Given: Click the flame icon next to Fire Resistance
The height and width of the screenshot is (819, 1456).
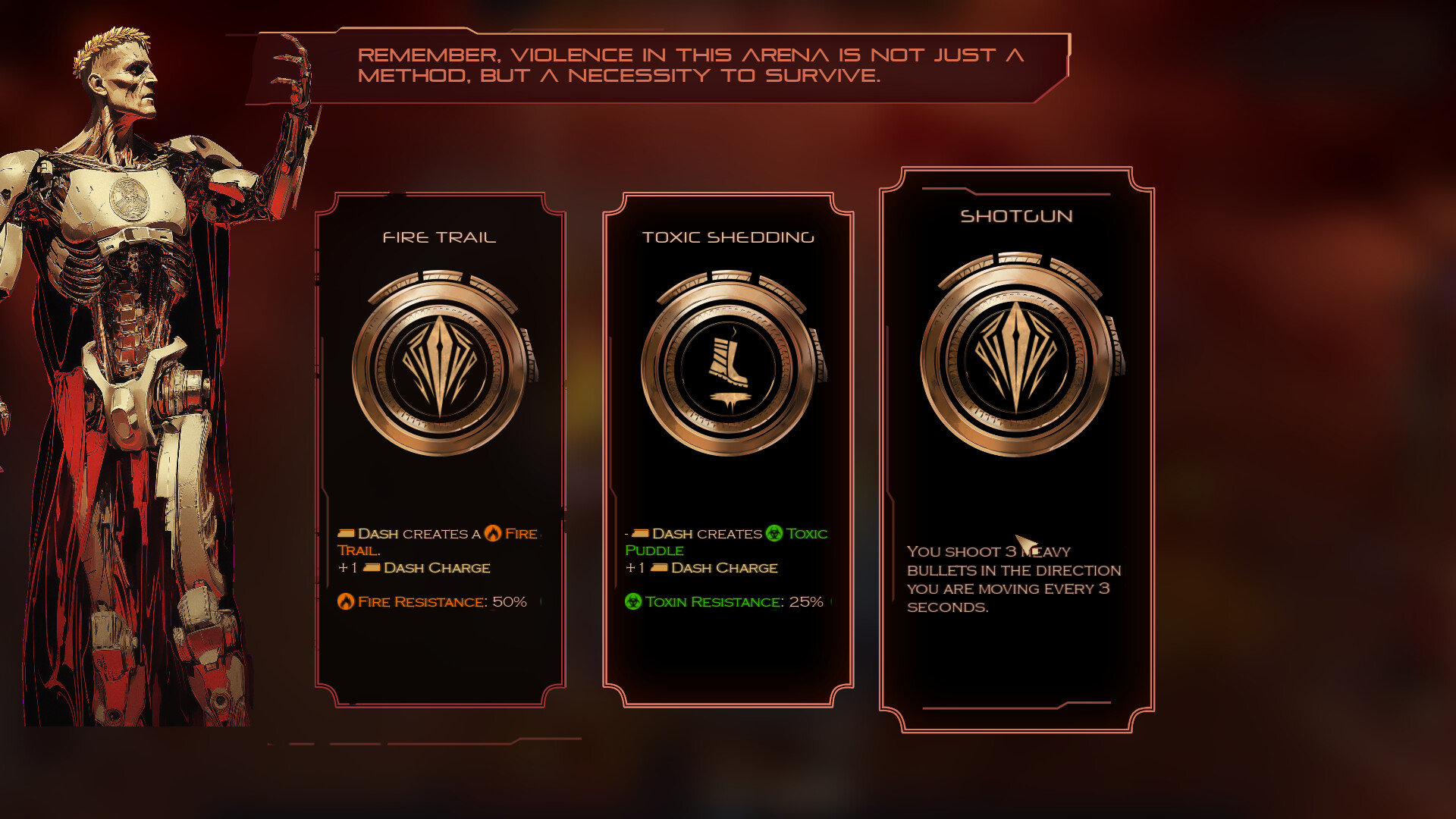Looking at the screenshot, I should pos(347,601).
